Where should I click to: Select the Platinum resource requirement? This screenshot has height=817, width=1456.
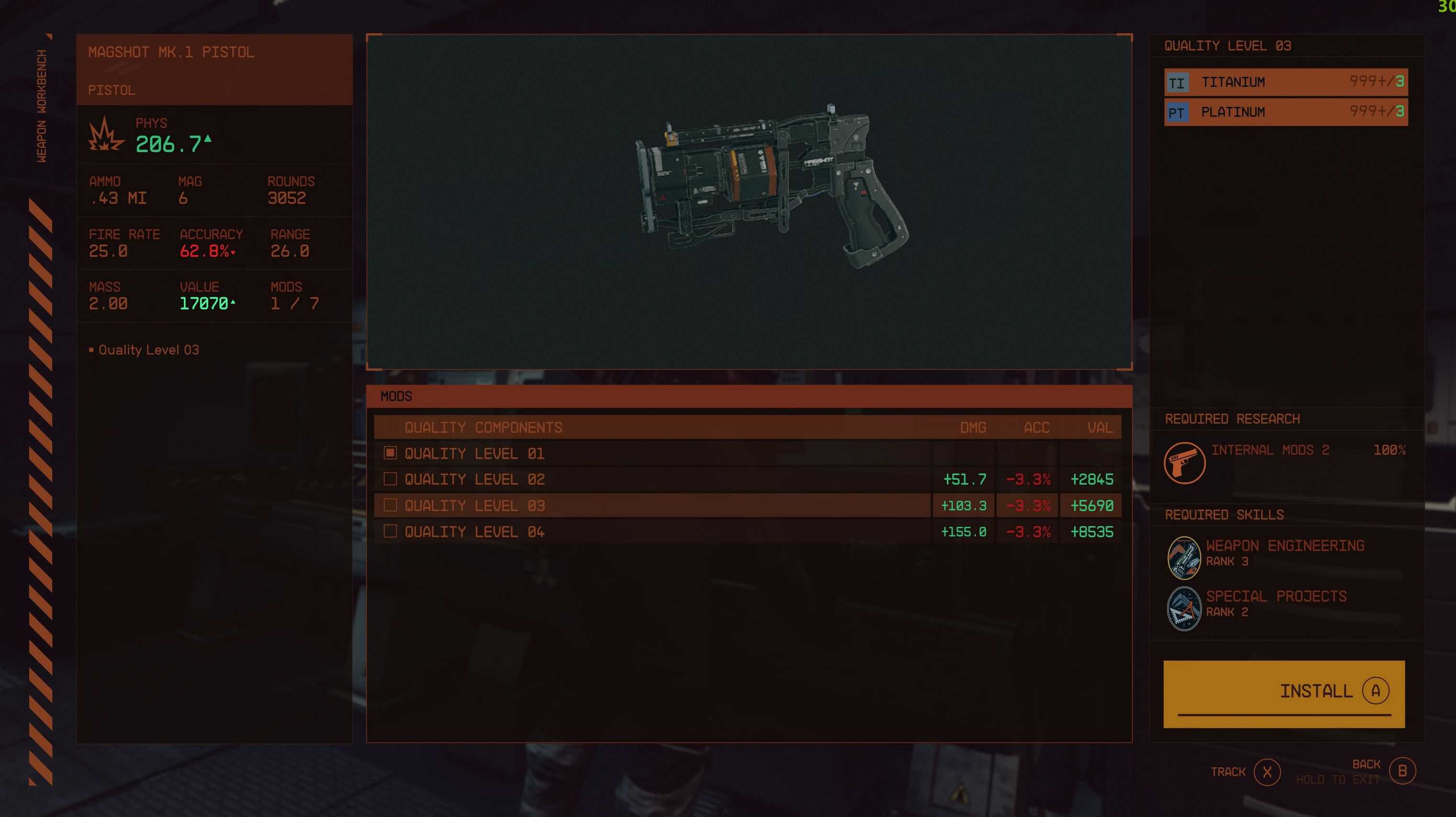1285,112
